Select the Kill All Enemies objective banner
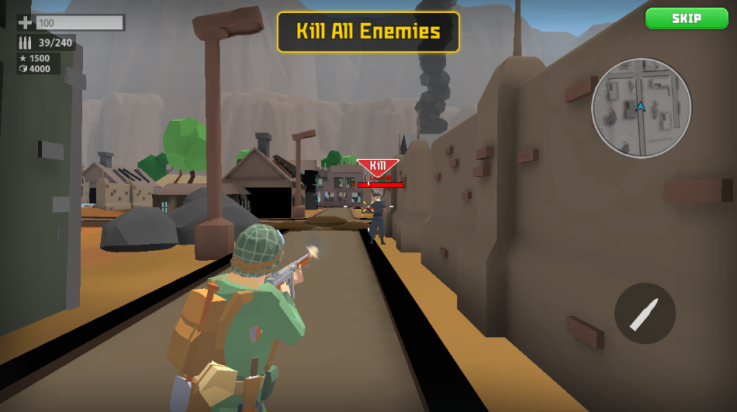The image size is (737, 412). click(368, 31)
